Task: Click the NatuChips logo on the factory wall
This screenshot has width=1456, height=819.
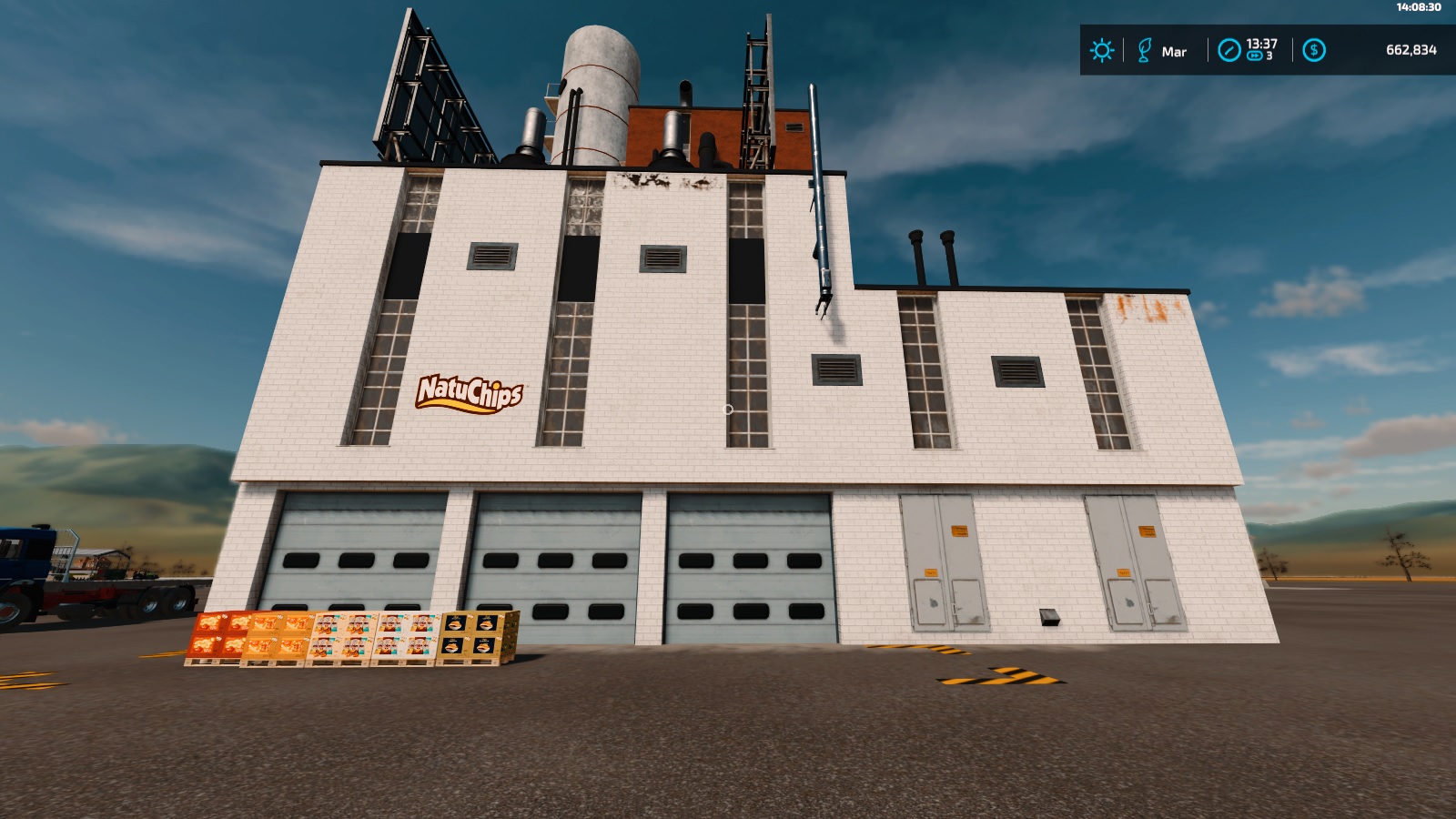Action: (470, 395)
